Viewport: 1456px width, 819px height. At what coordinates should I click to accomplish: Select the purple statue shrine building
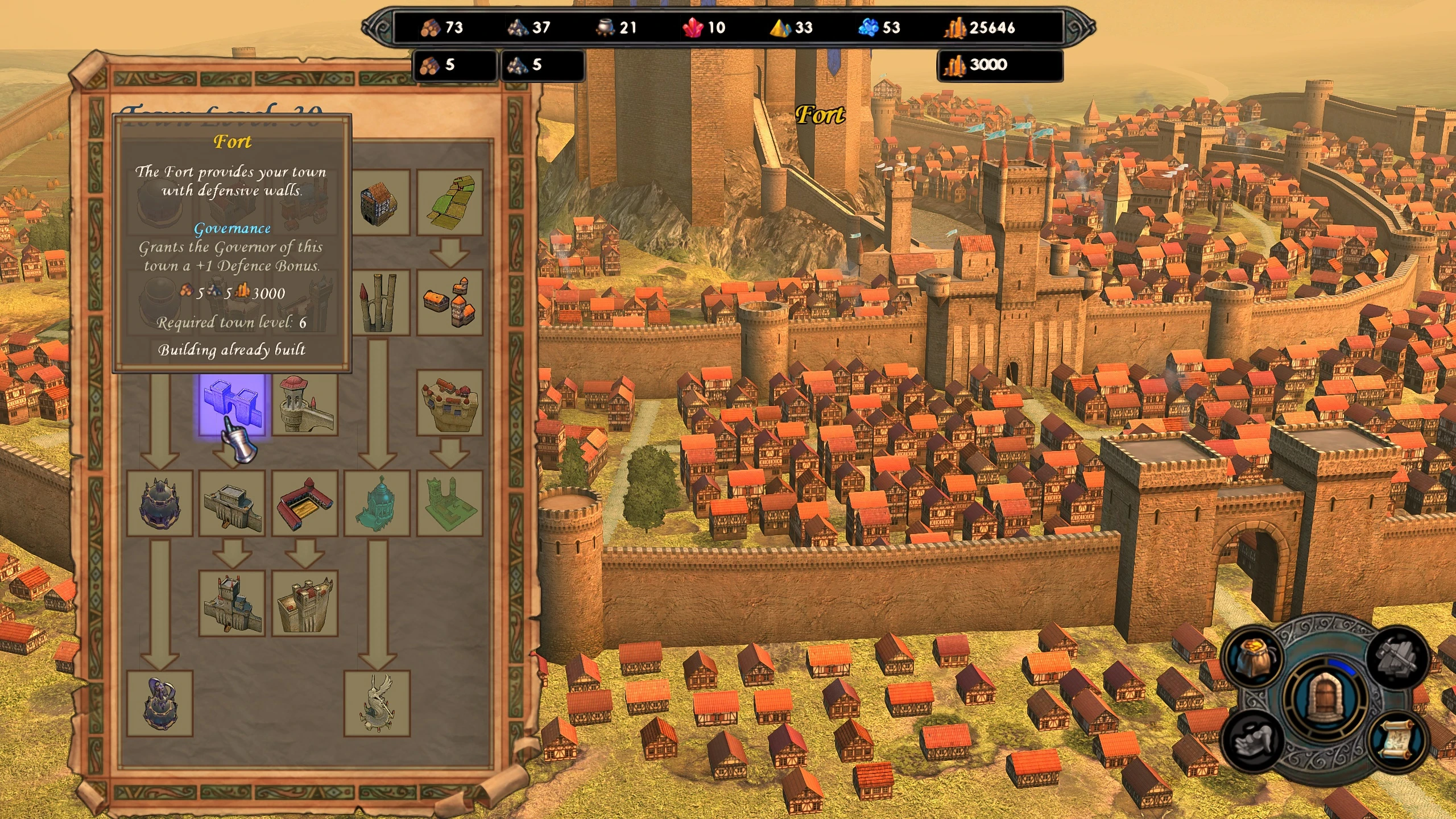(160, 704)
